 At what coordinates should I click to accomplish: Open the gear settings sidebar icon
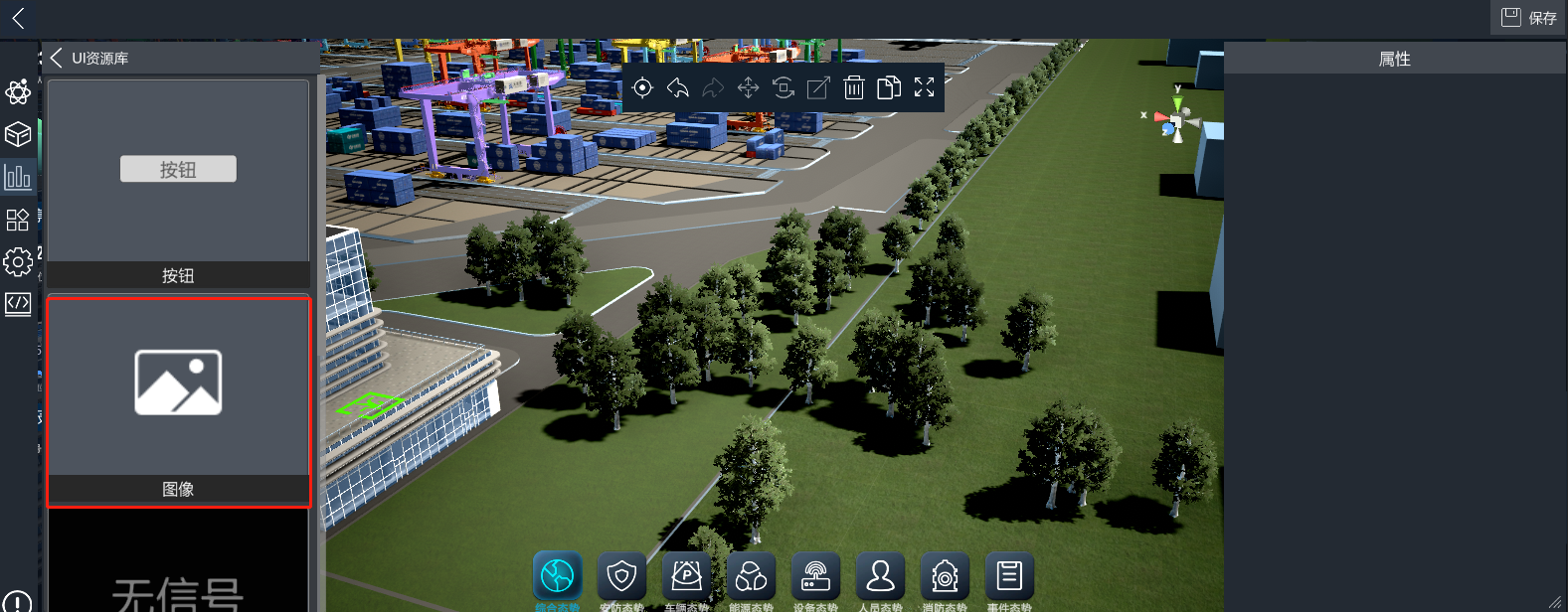18,261
